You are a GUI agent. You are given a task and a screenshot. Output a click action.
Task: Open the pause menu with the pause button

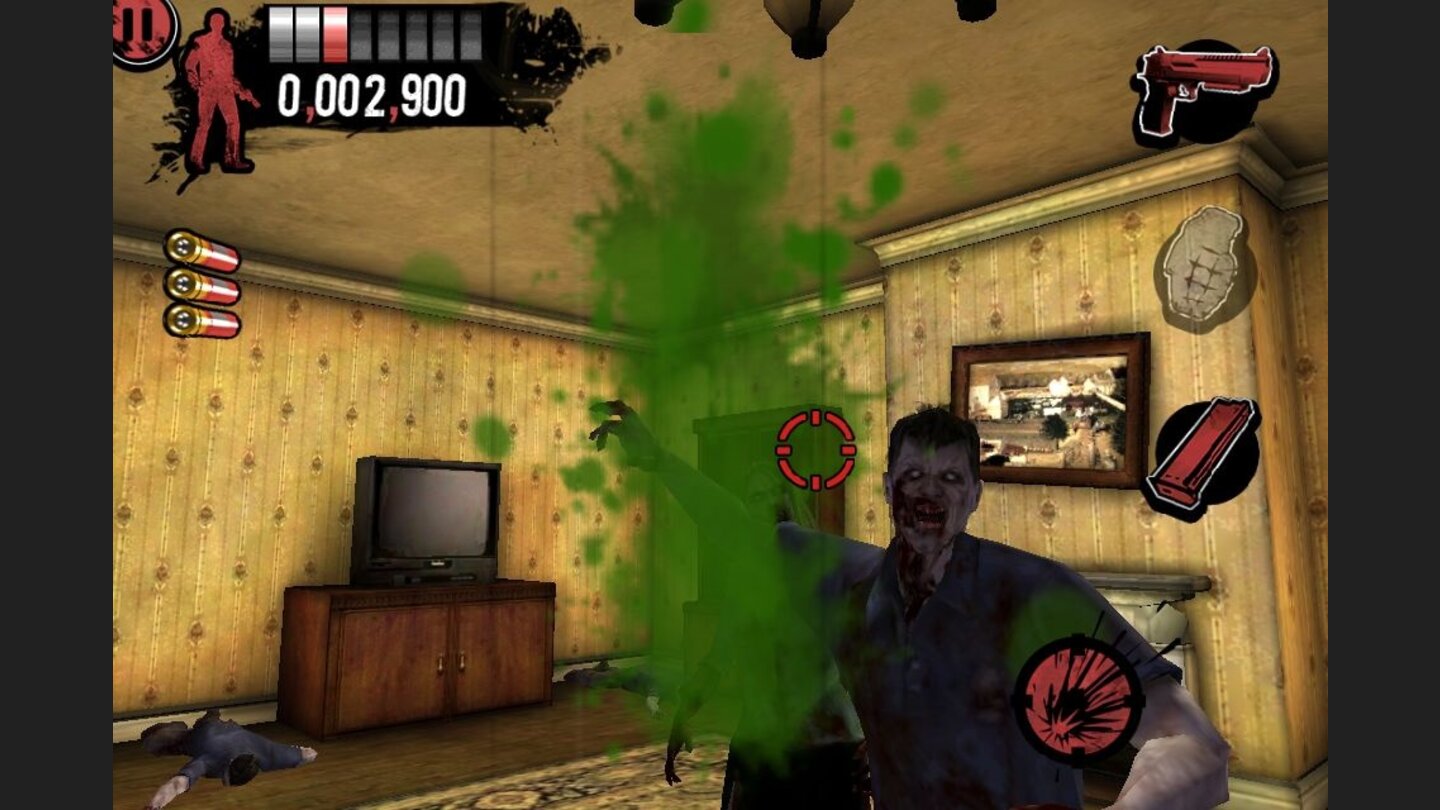coord(138,25)
